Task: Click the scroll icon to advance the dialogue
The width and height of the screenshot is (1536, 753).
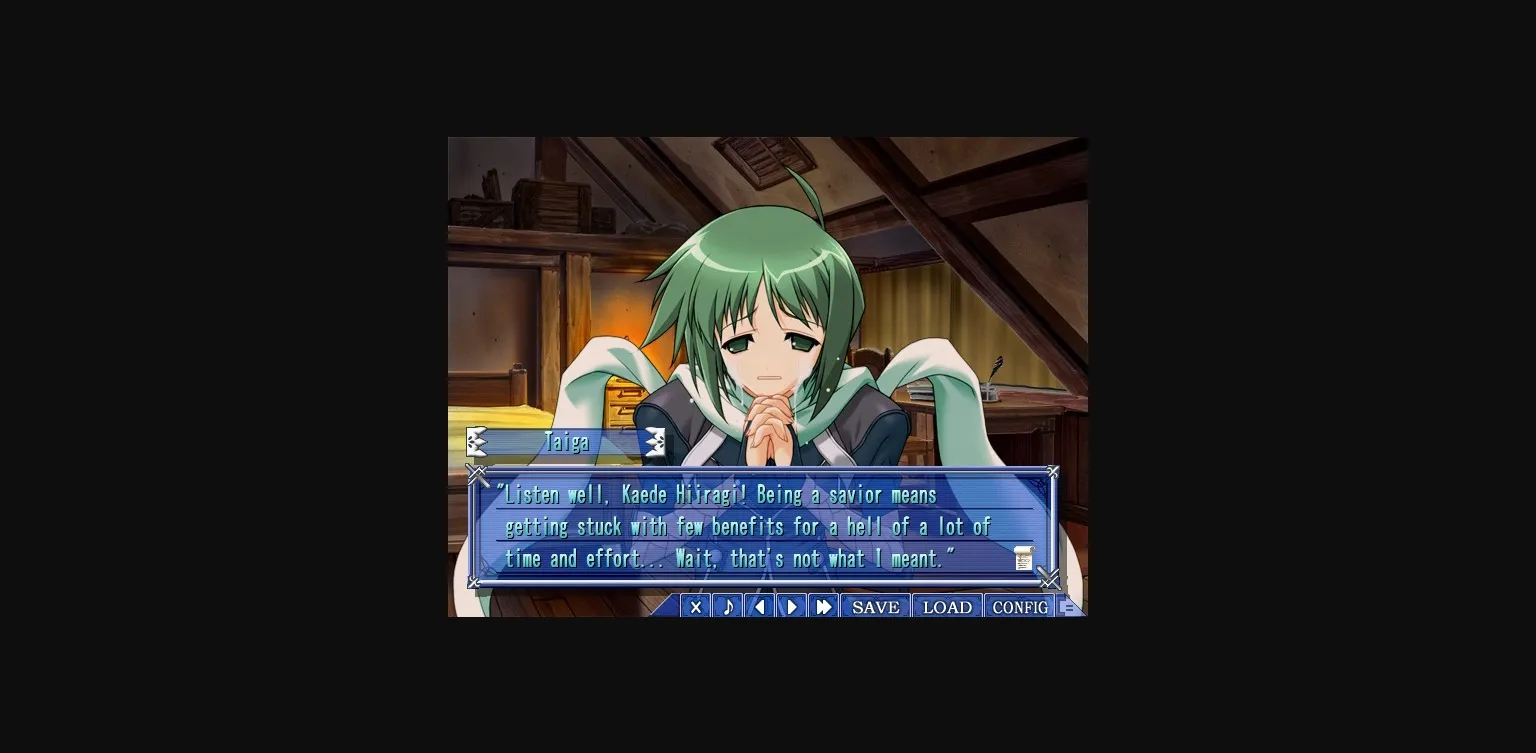Action: [1023, 558]
